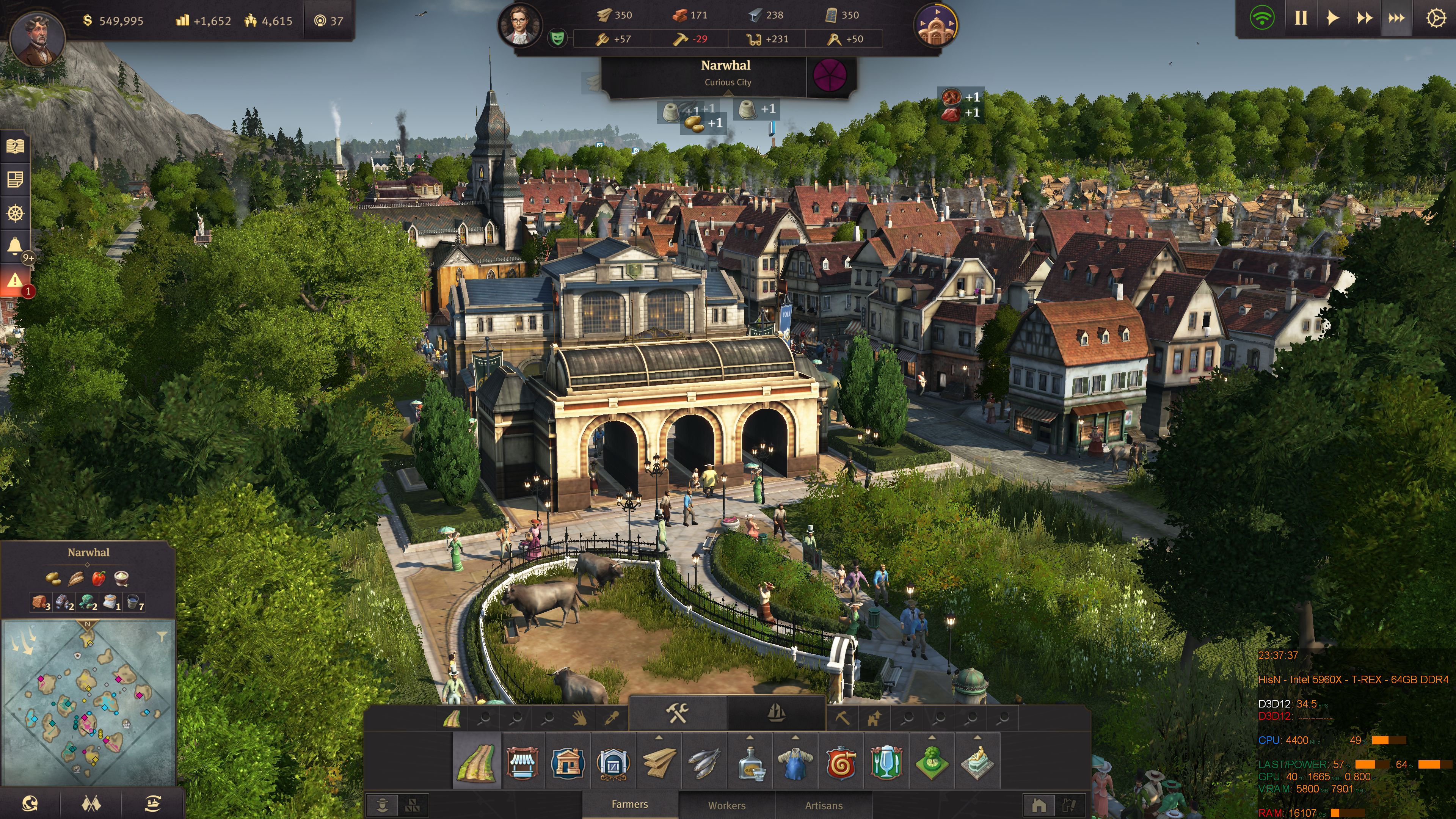Choose the marketplace building icon
Image resolution: width=1456 pixels, height=819 pixels.
[x=522, y=762]
